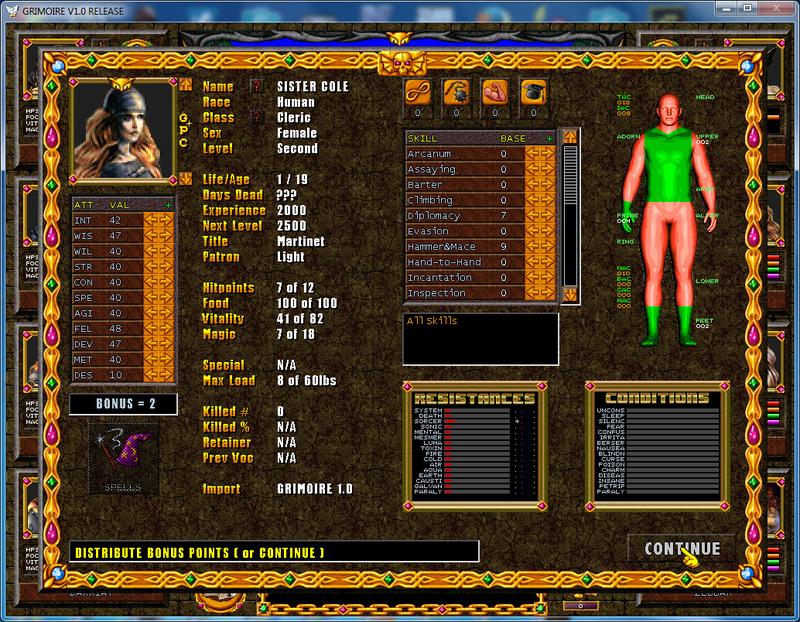Show next portrait using down arrow

pos(183,179)
